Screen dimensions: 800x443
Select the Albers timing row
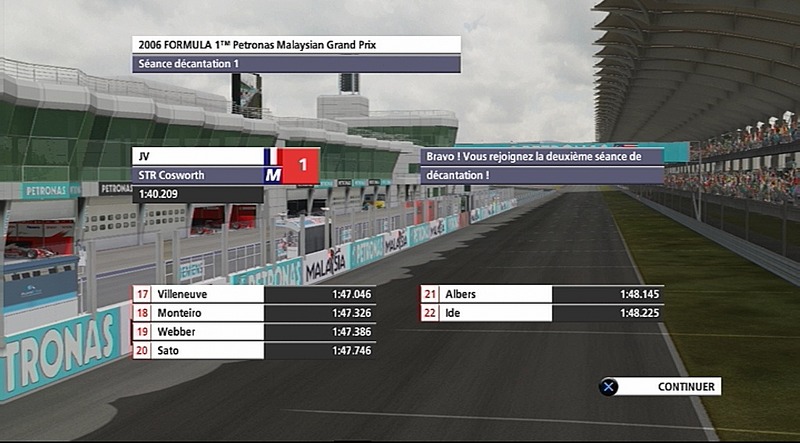click(x=542, y=294)
